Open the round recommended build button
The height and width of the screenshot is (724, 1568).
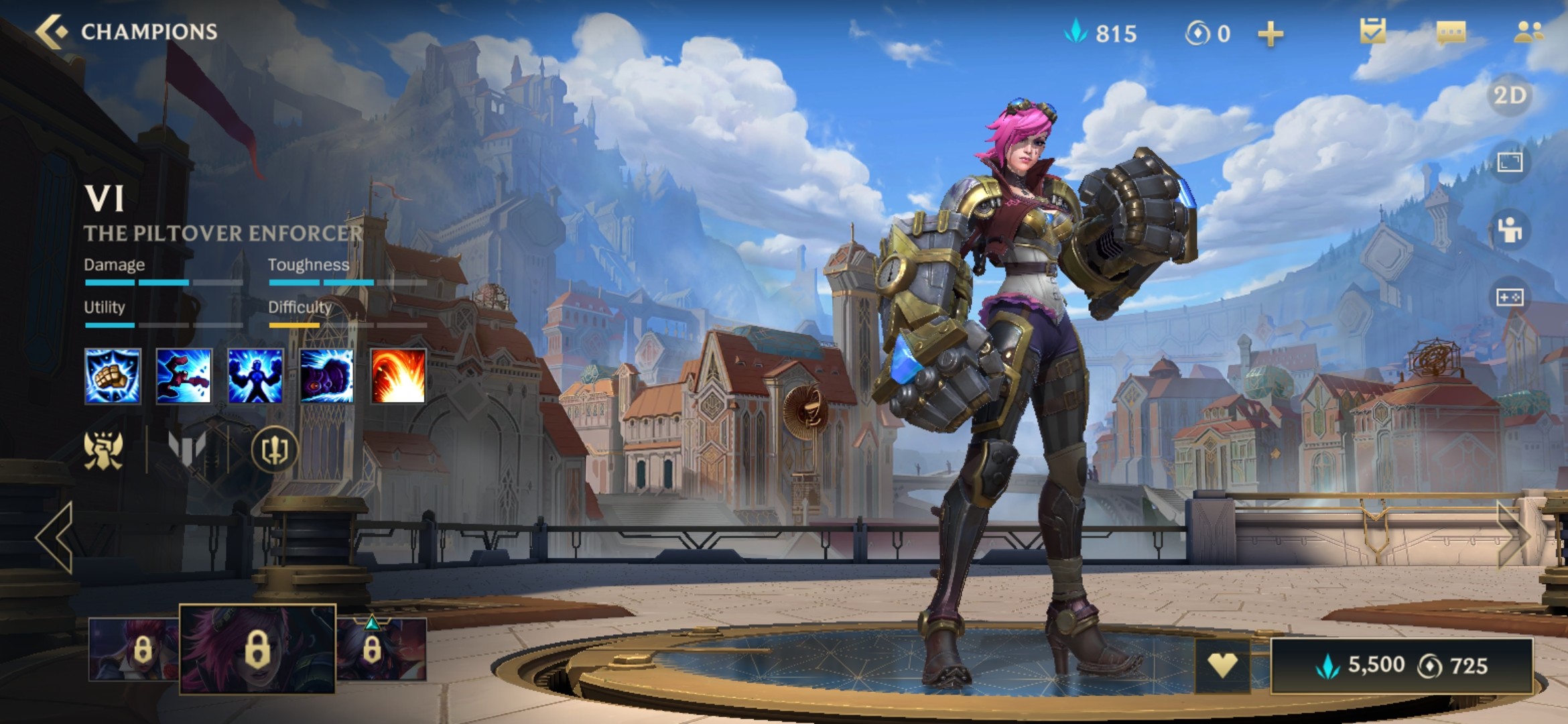[274, 450]
